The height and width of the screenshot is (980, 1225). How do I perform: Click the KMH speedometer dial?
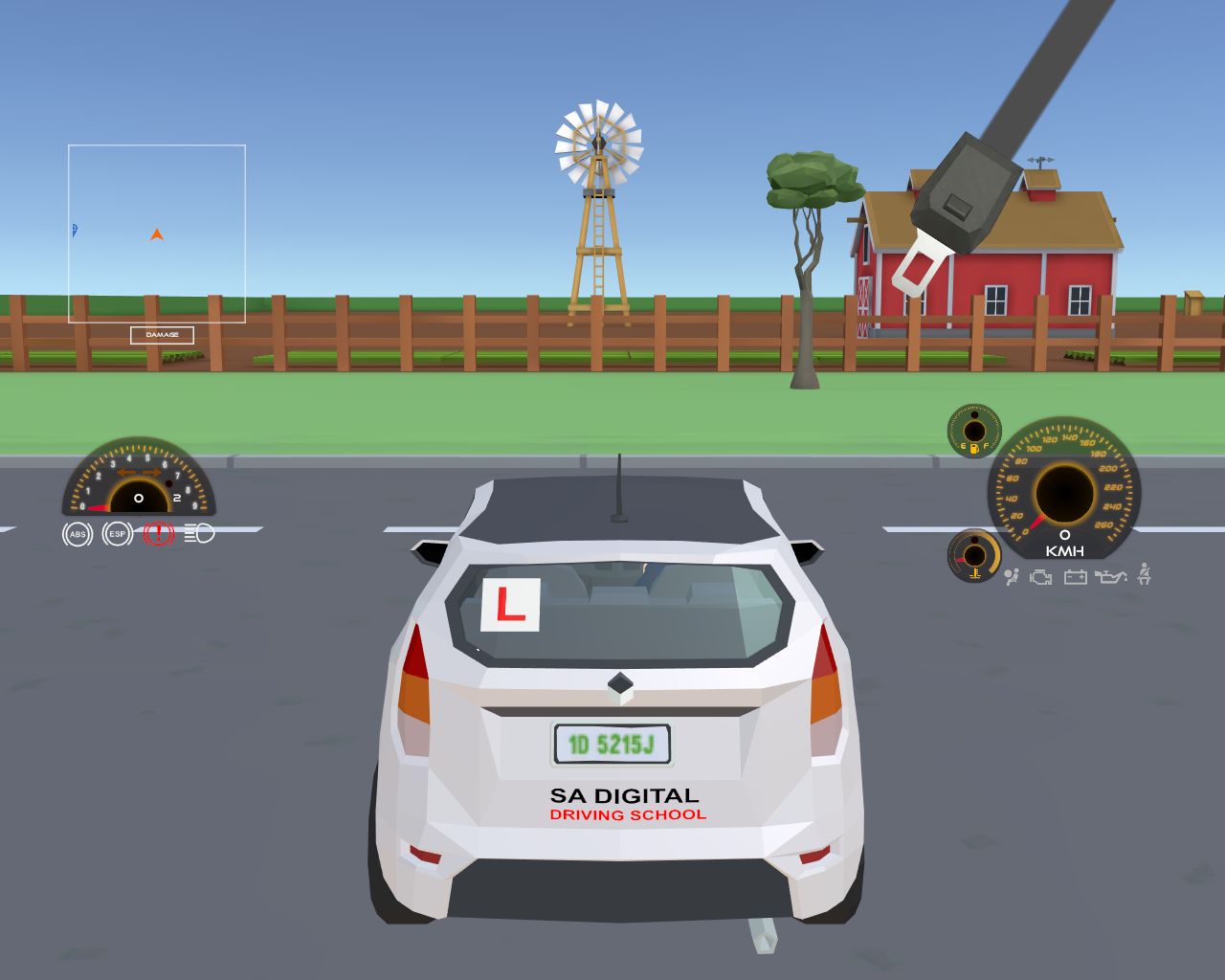(1065, 492)
